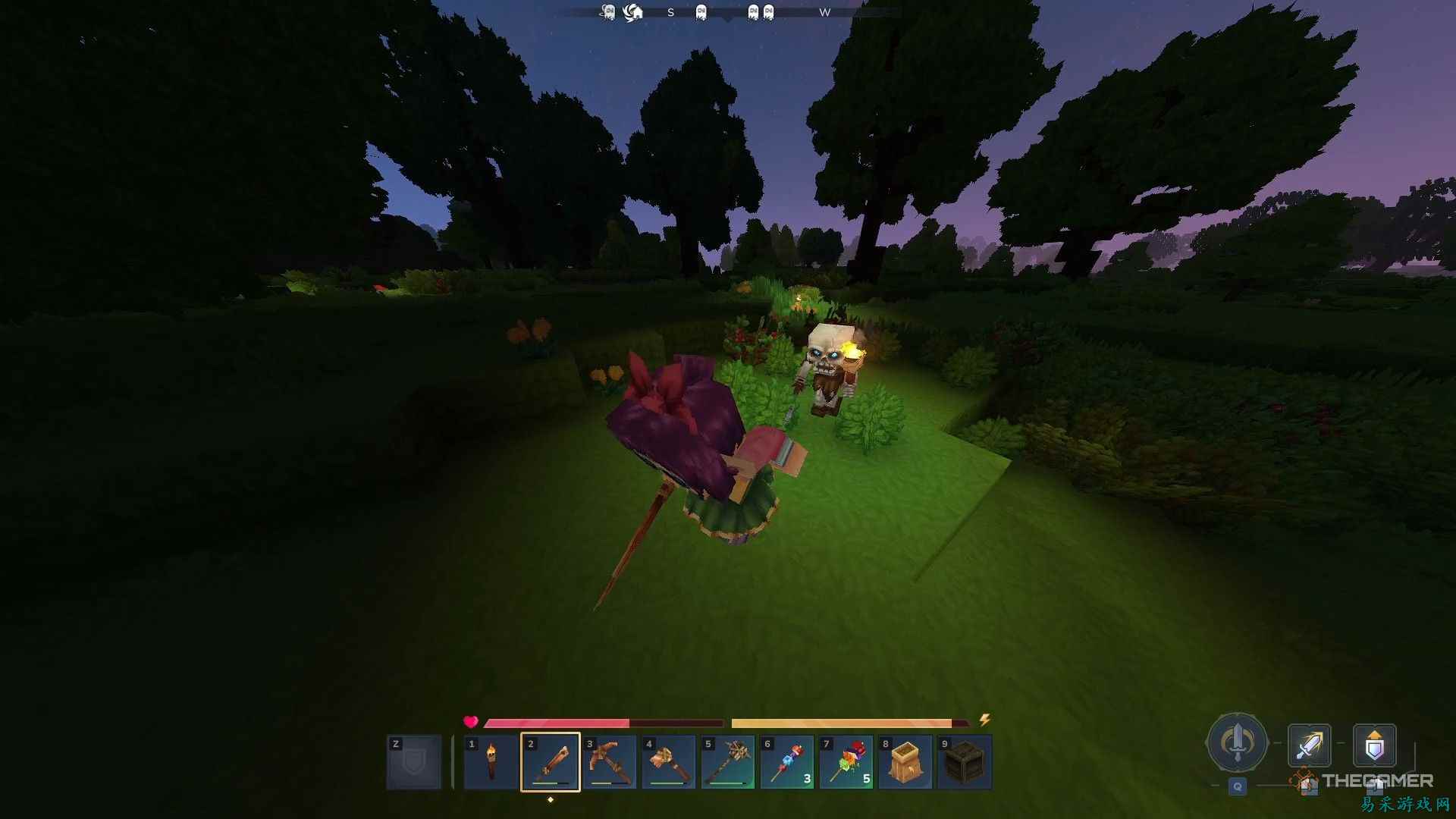Screen dimensions: 1456x819
Task: Click the off-hand shield slot labeled Z
Action: point(414,762)
